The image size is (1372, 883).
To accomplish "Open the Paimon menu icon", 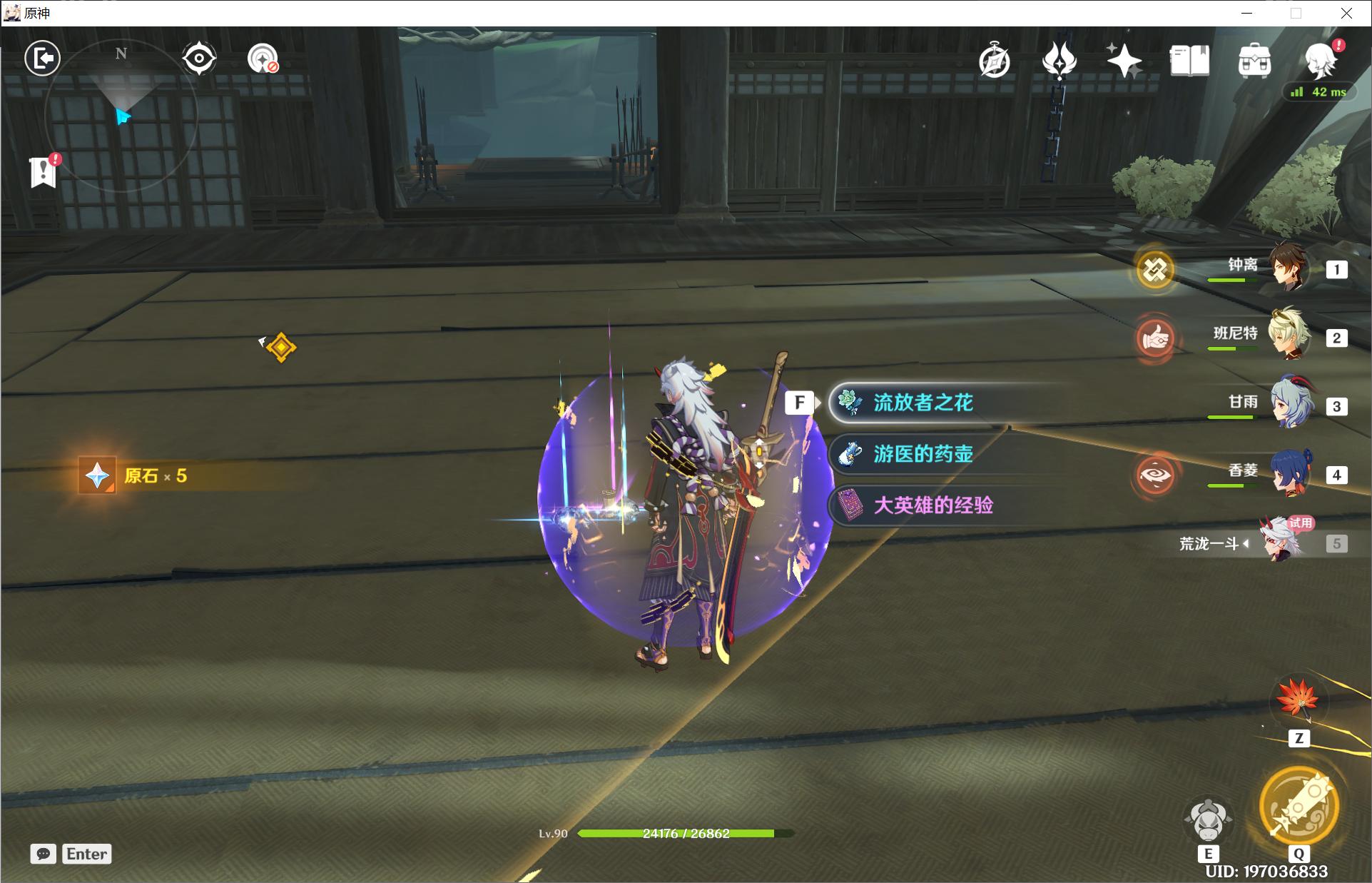I will coord(1318,61).
